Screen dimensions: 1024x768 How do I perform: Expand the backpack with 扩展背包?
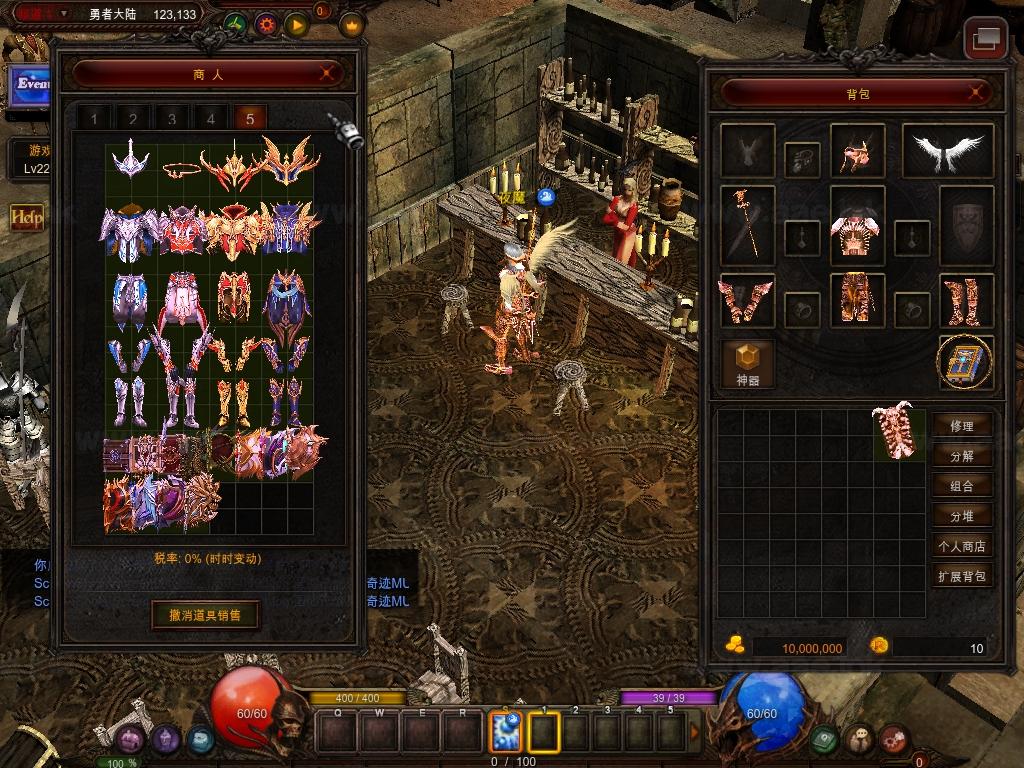[x=961, y=576]
